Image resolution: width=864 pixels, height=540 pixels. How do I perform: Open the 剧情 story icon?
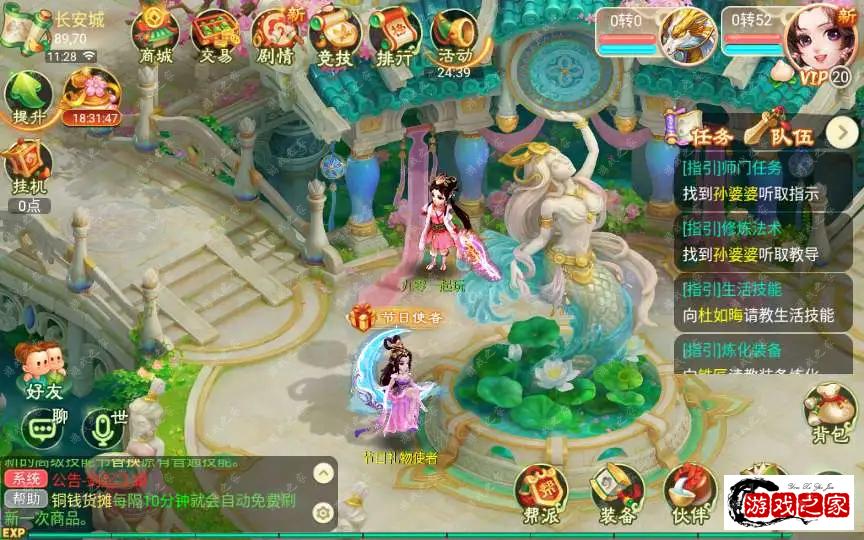click(276, 35)
